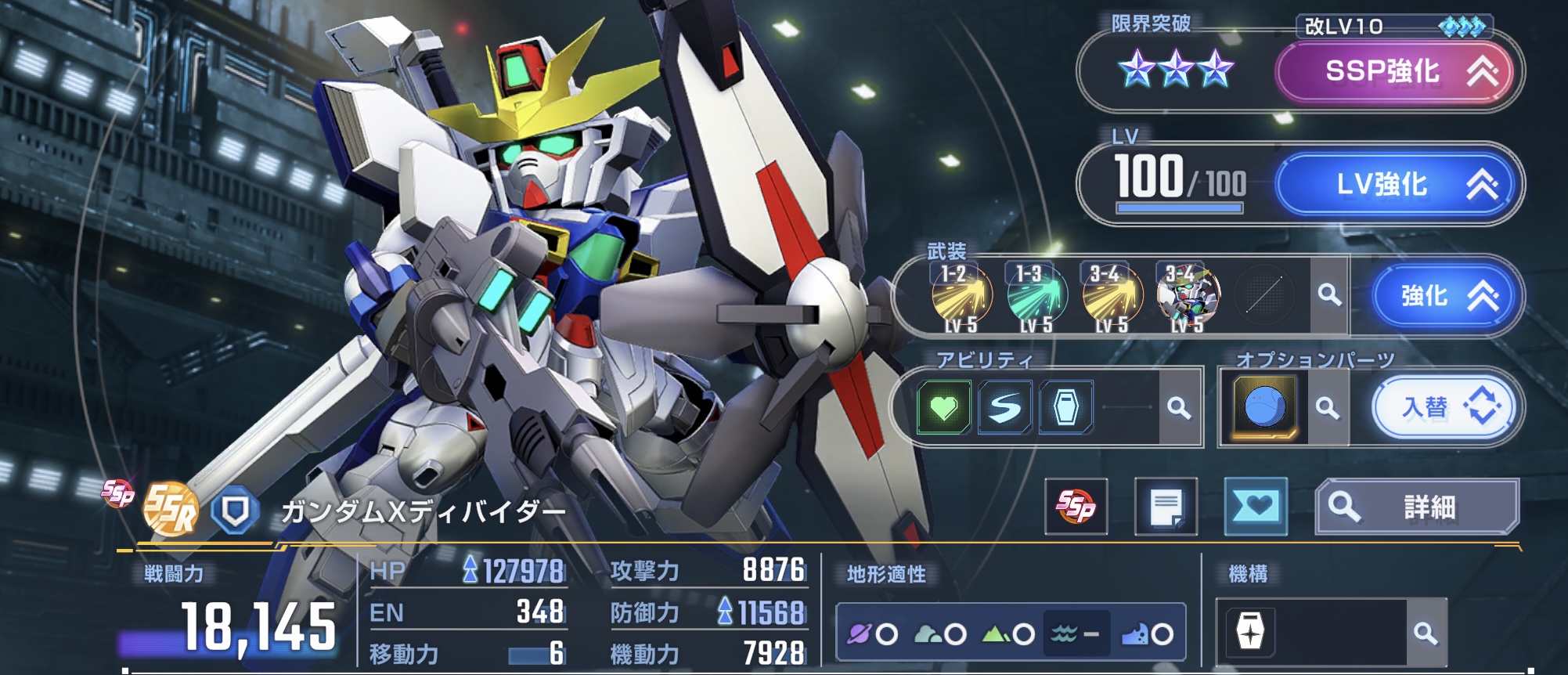1568x675 pixels.
Task: View abilities via the アビリティ magnifier
Action: [x=1178, y=407]
